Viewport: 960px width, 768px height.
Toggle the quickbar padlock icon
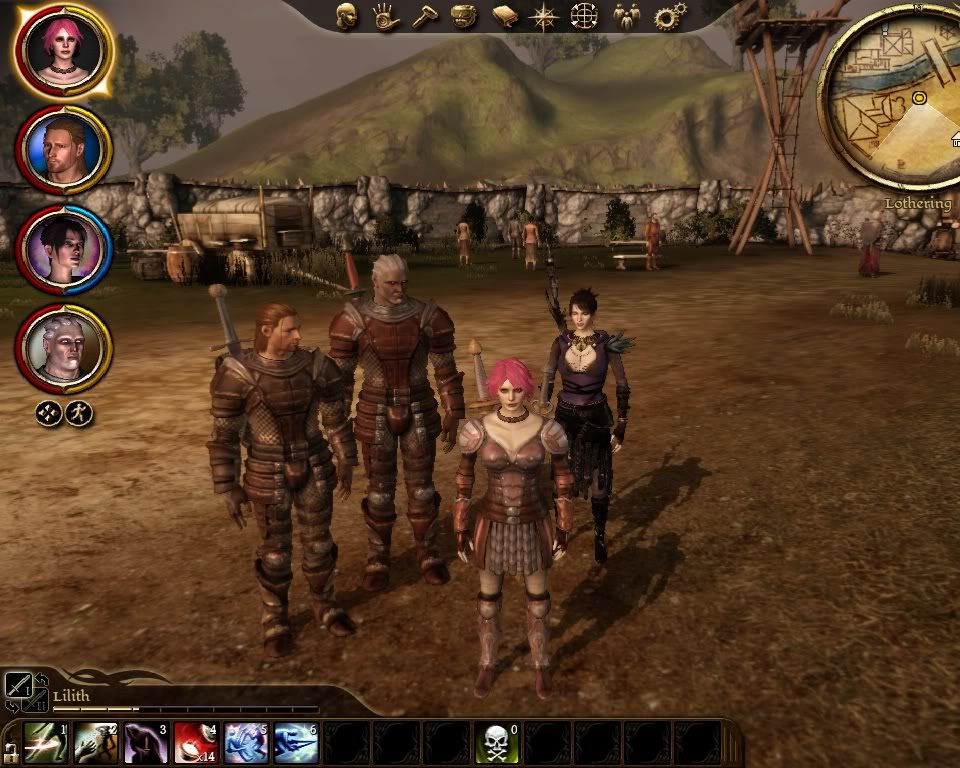(x=9, y=749)
